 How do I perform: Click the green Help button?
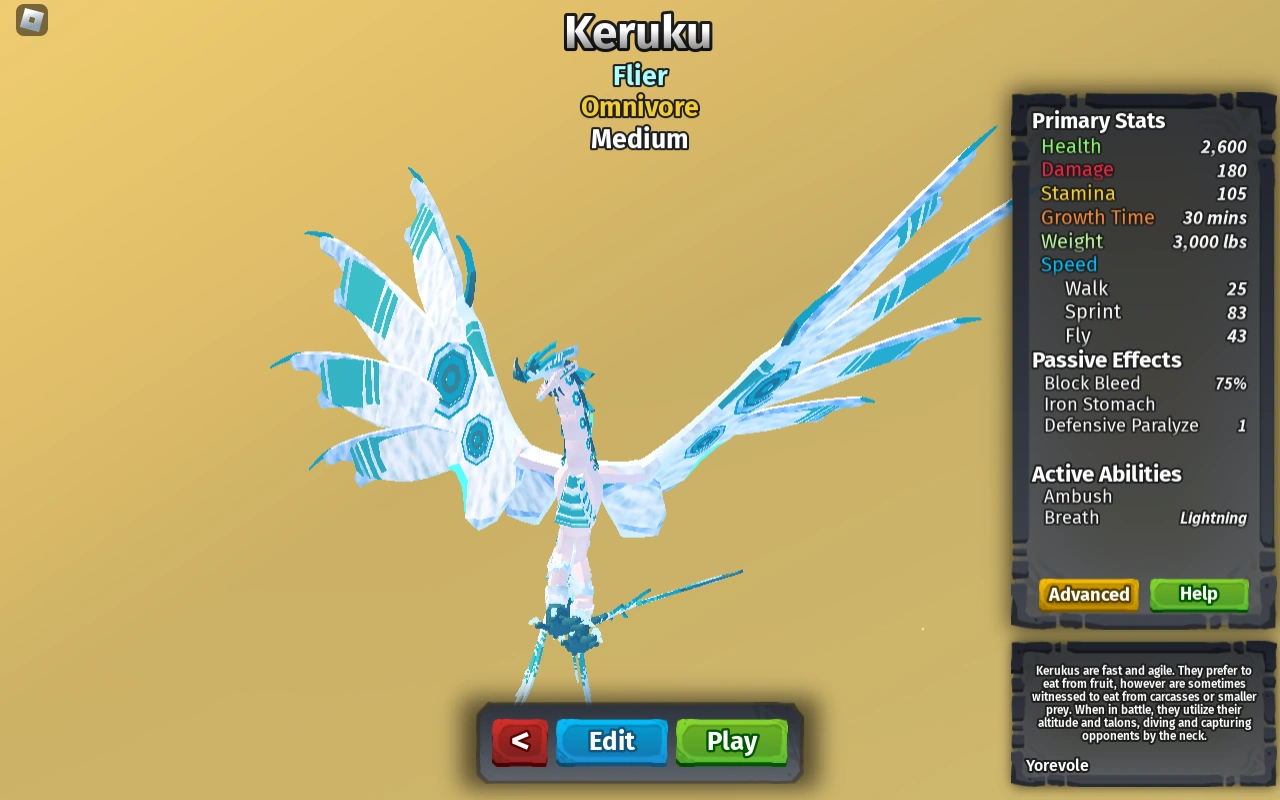tap(1199, 594)
